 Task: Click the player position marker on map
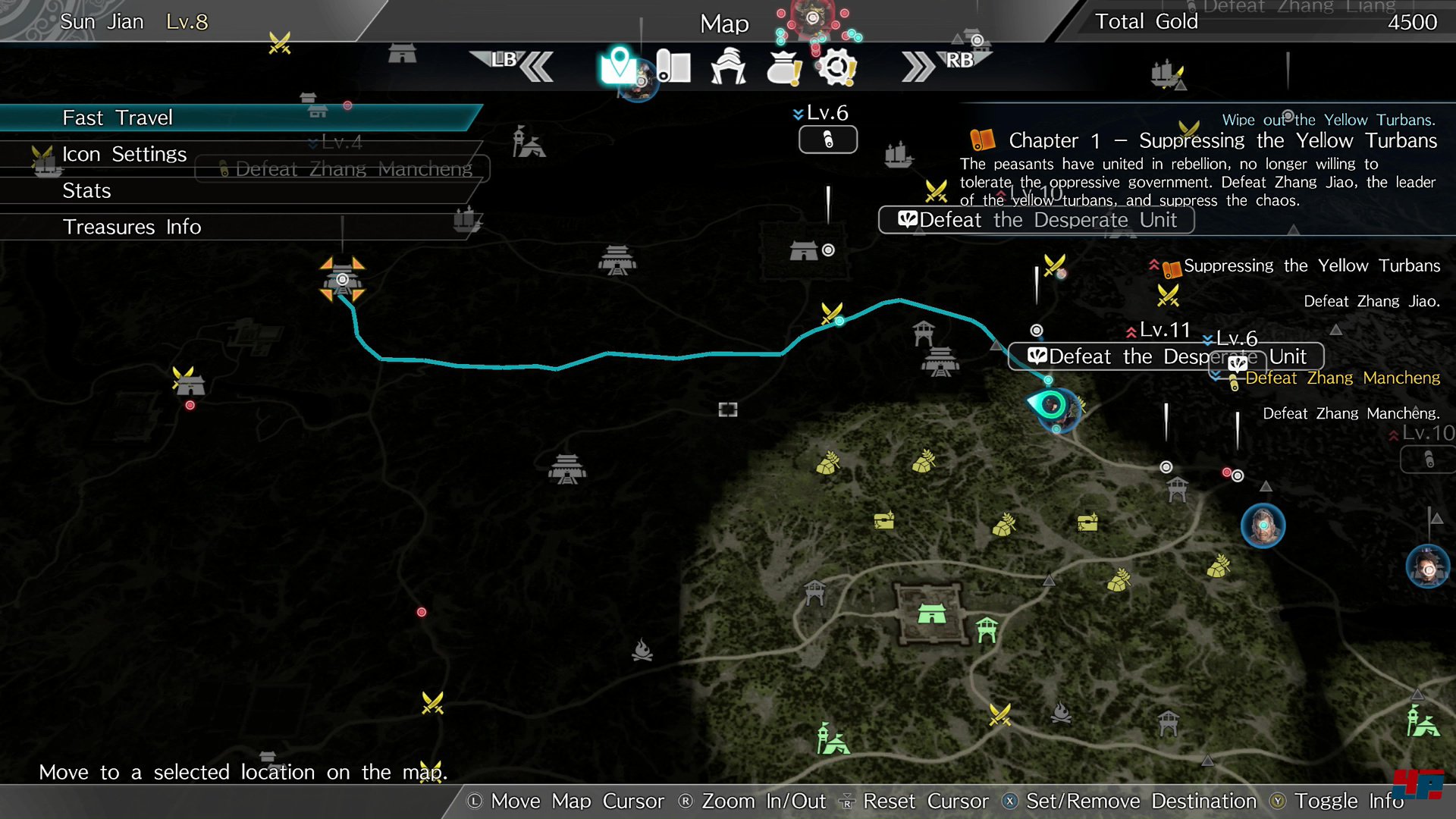coord(1053,406)
